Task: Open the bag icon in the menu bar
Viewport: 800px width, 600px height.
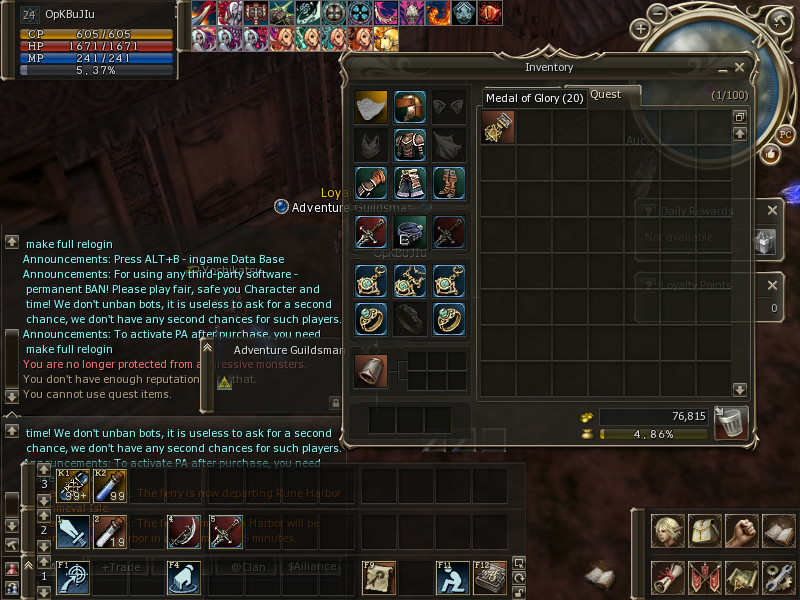Action: (x=705, y=531)
